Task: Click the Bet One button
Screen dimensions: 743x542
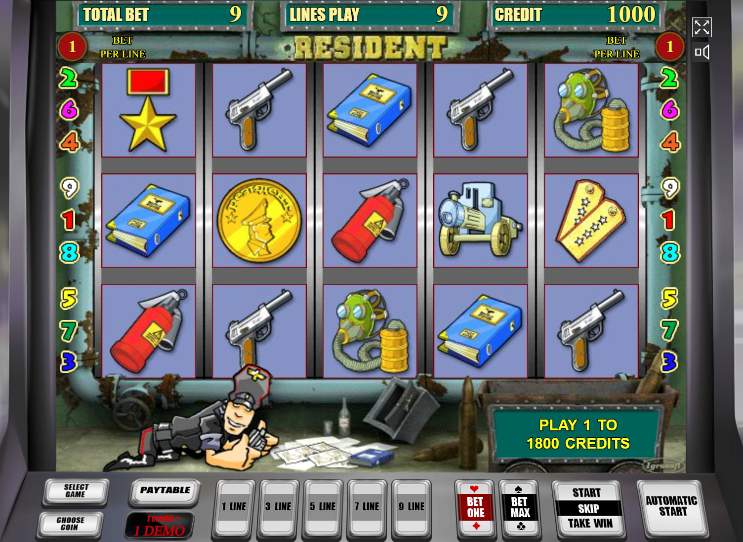Action: [x=475, y=506]
